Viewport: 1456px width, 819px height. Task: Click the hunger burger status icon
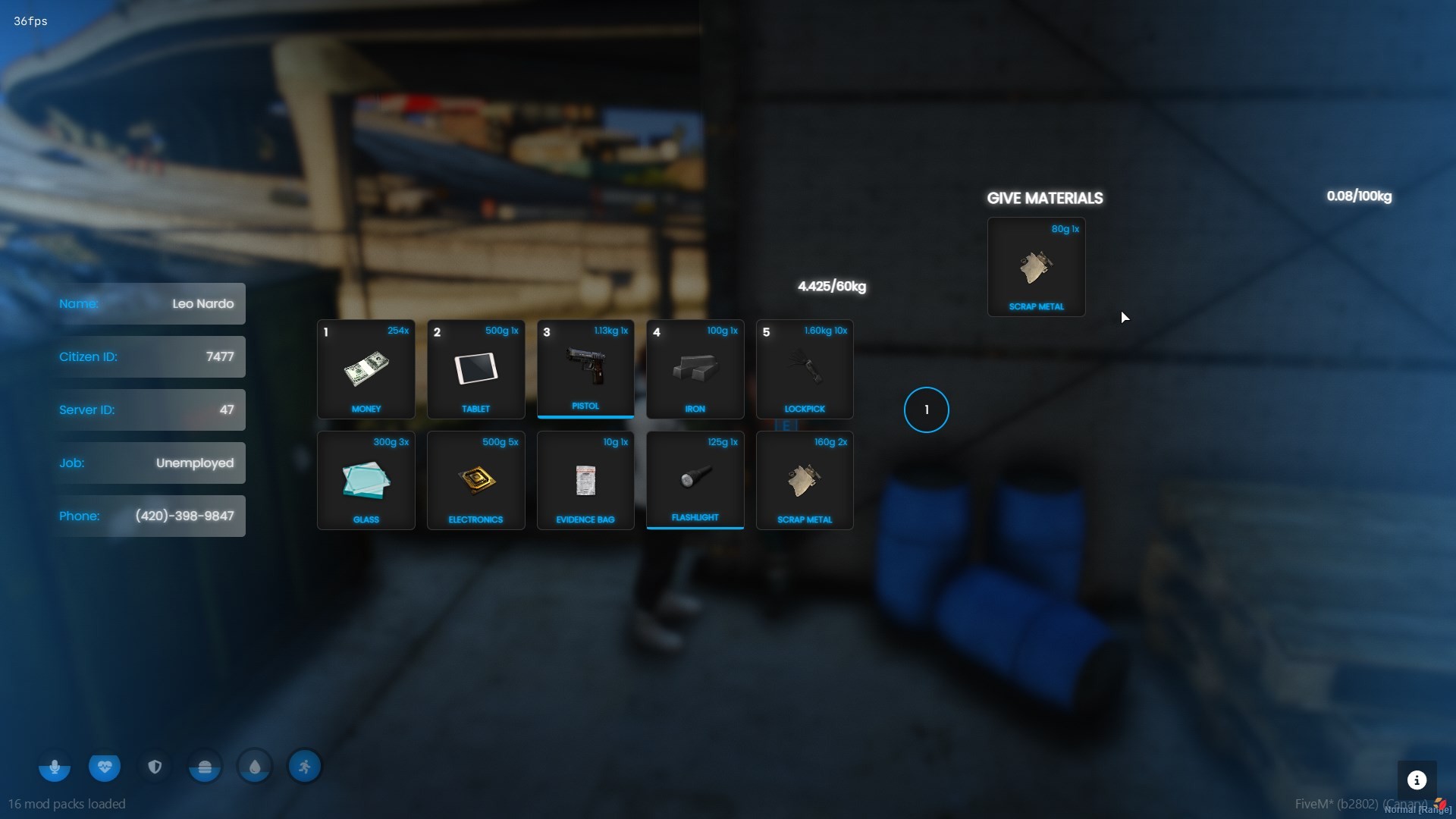click(x=204, y=767)
